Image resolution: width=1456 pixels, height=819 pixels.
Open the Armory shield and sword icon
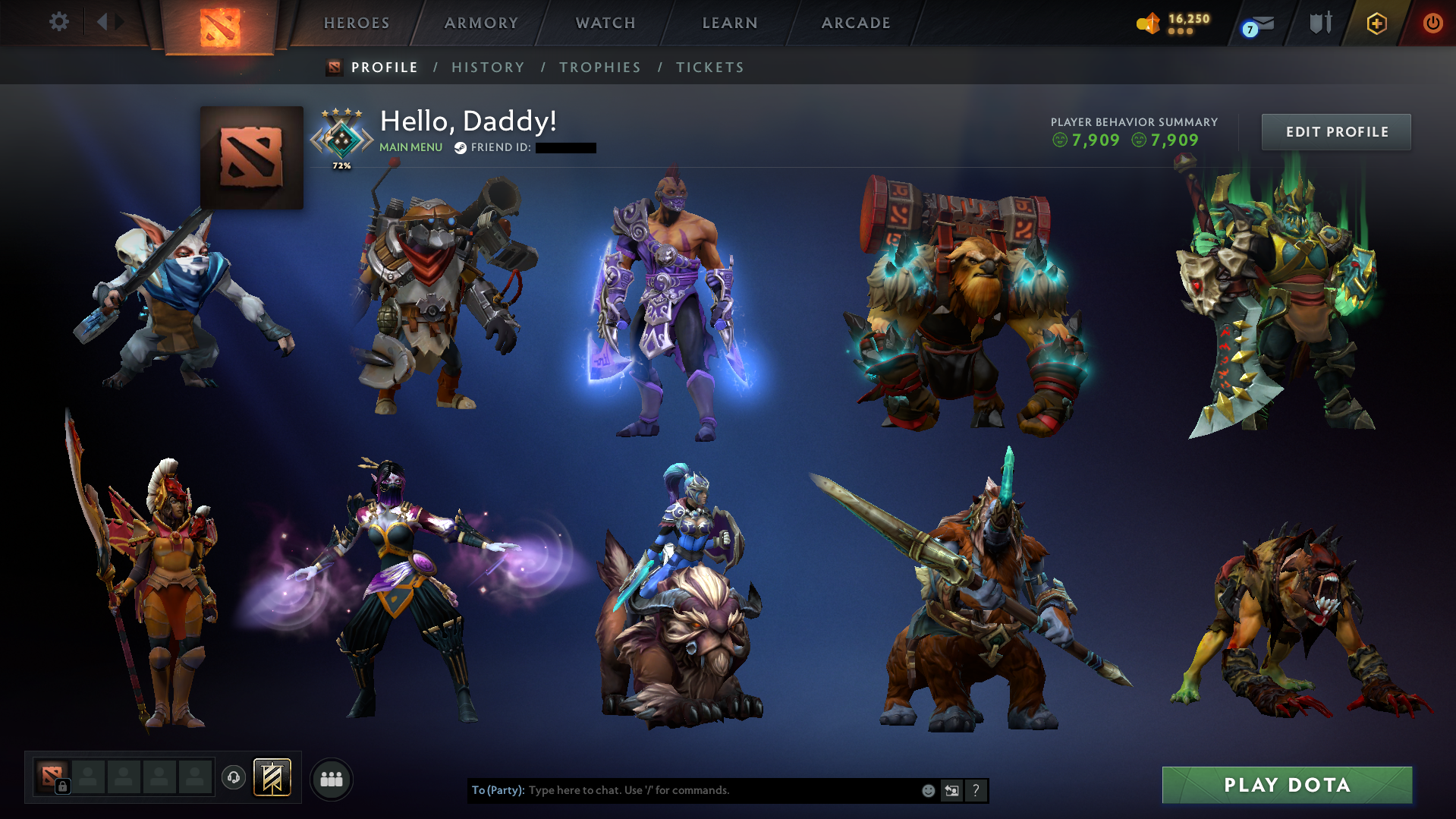[x=1320, y=23]
